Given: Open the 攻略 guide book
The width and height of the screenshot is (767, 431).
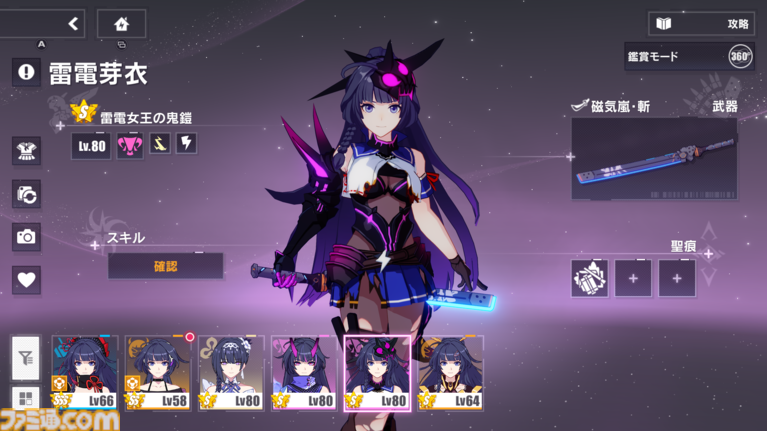Looking at the screenshot, I should point(701,23).
